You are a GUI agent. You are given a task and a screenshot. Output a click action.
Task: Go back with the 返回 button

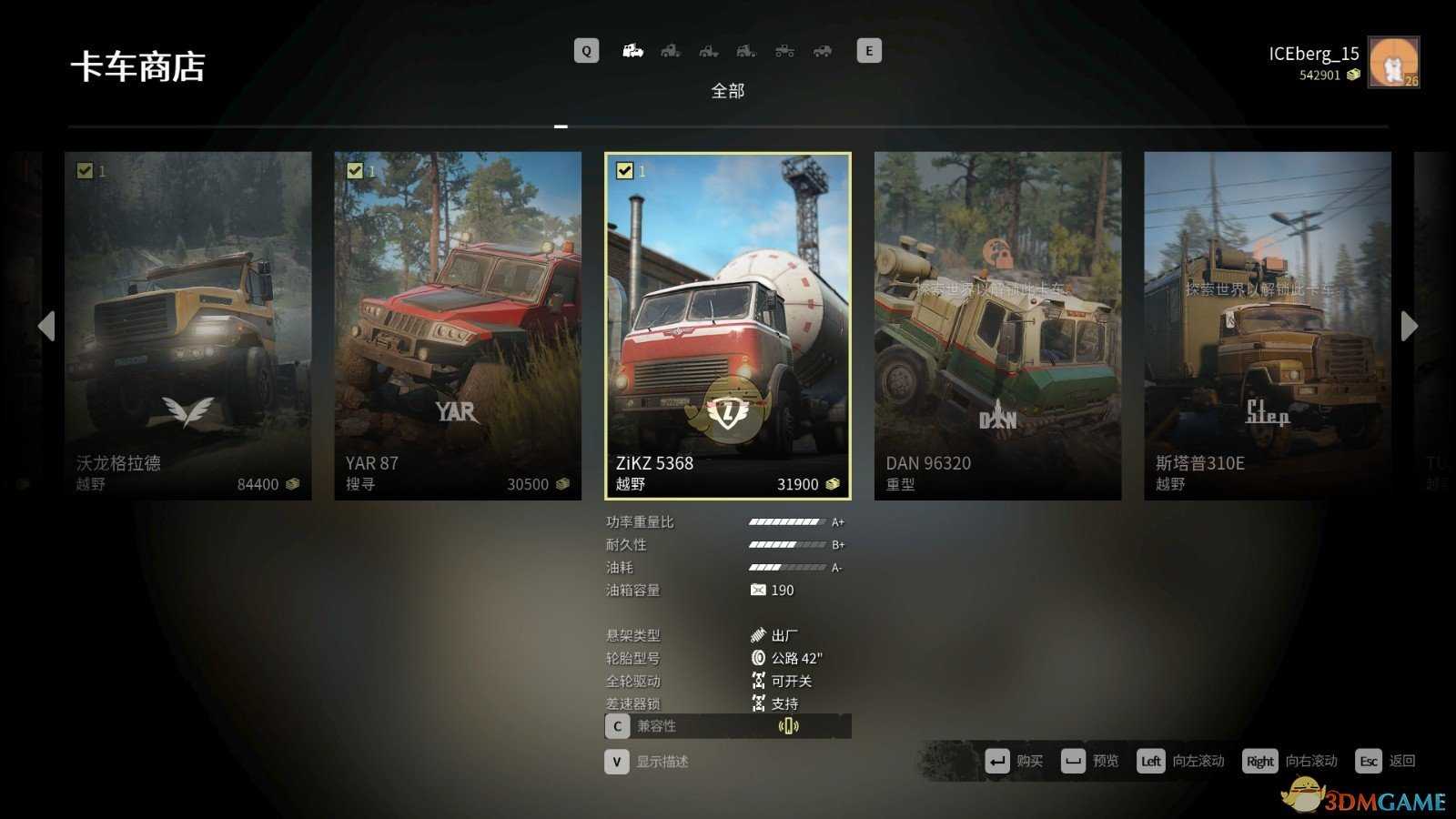tap(1385, 761)
